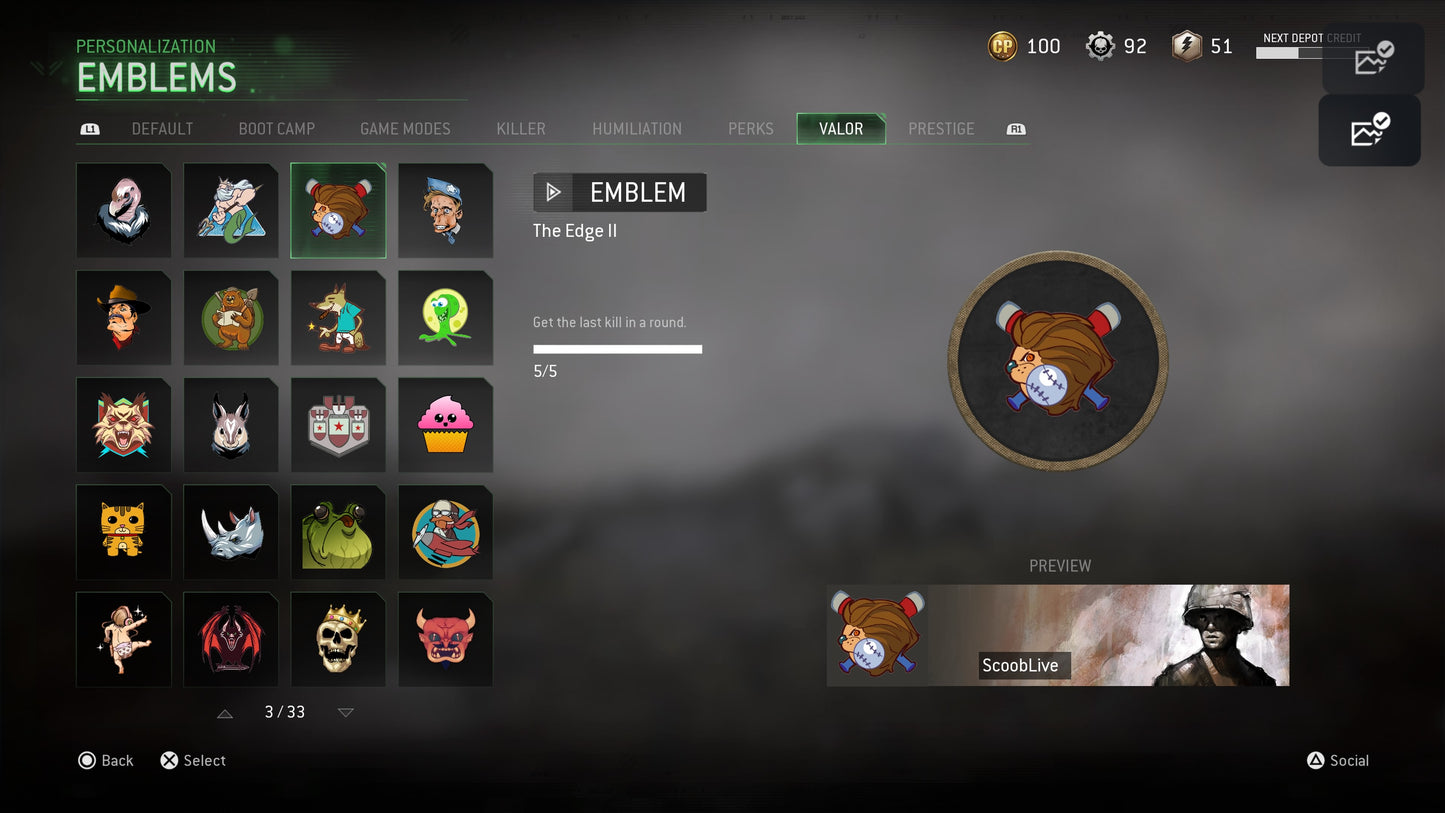This screenshot has height=813, width=1445.
Task: Select the orange cat emblem
Action: click(x=123, y=532)
